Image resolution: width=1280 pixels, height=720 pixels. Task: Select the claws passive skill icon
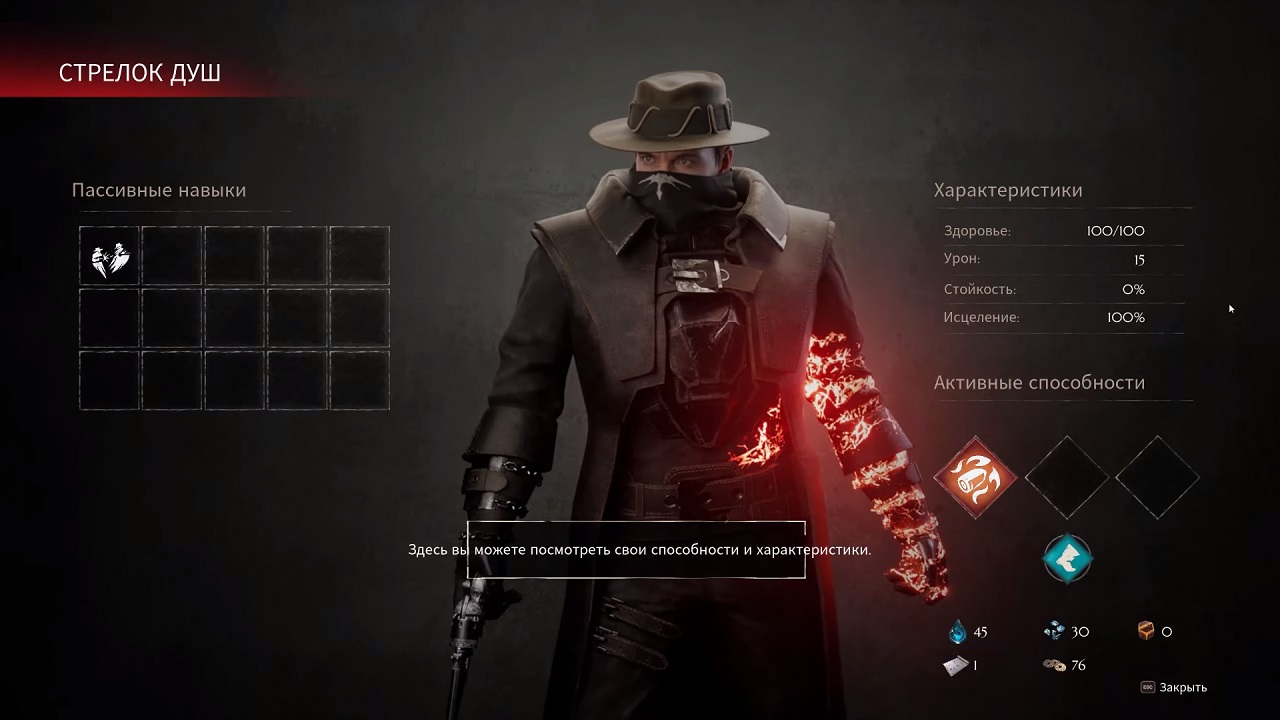pos(108,256)
